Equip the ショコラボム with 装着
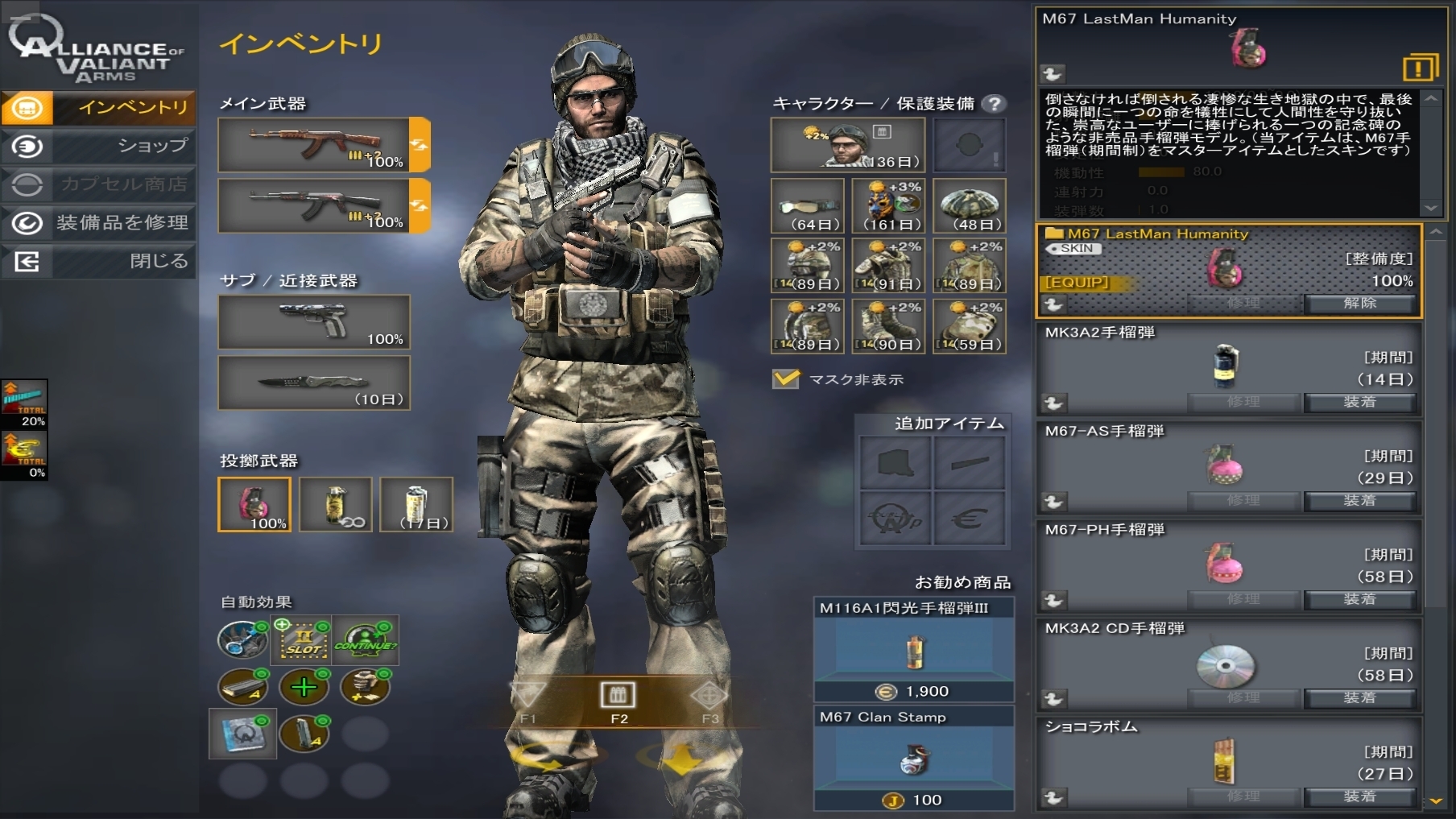 pyautogui.click(x=1359, y=796)
